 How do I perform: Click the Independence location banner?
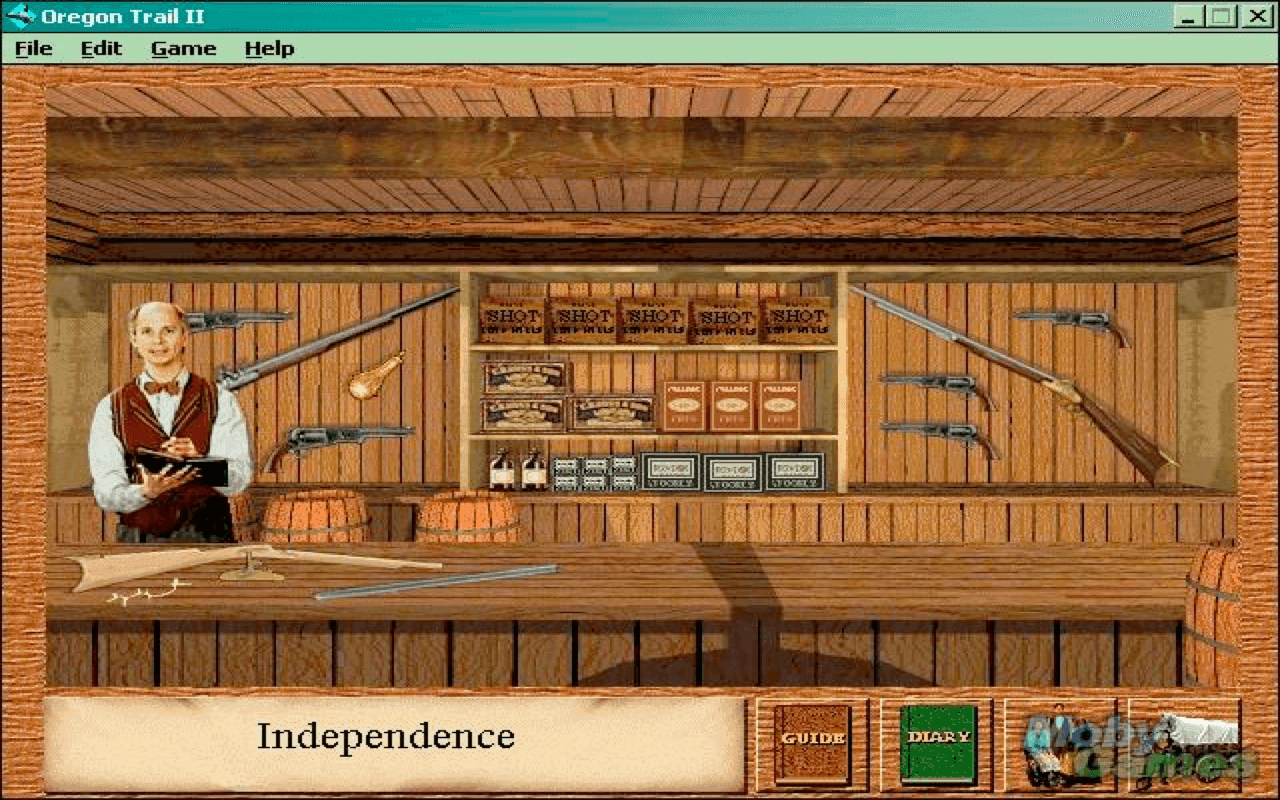point(385,738)
